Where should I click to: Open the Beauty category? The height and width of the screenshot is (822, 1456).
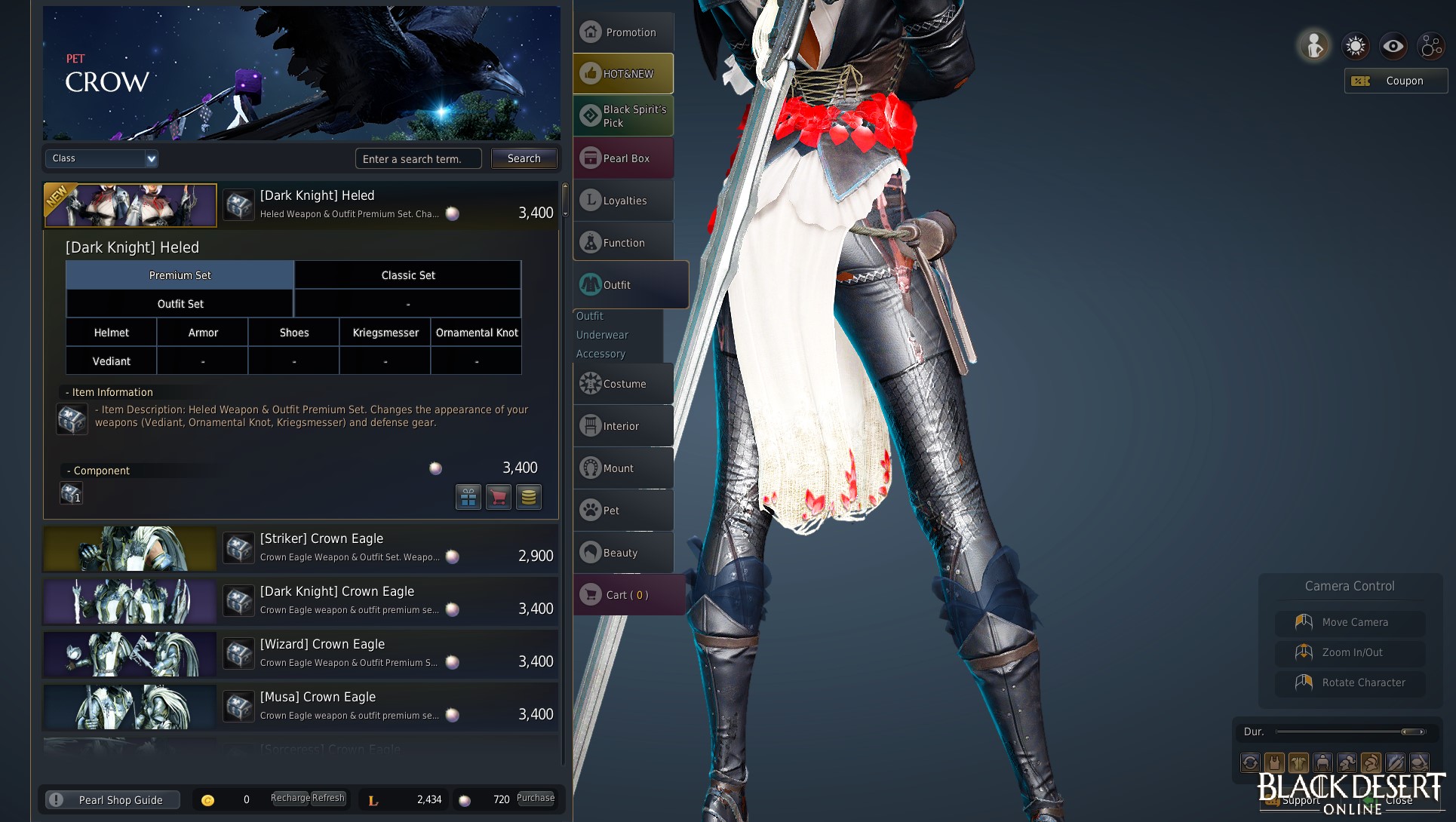(623, 553)
